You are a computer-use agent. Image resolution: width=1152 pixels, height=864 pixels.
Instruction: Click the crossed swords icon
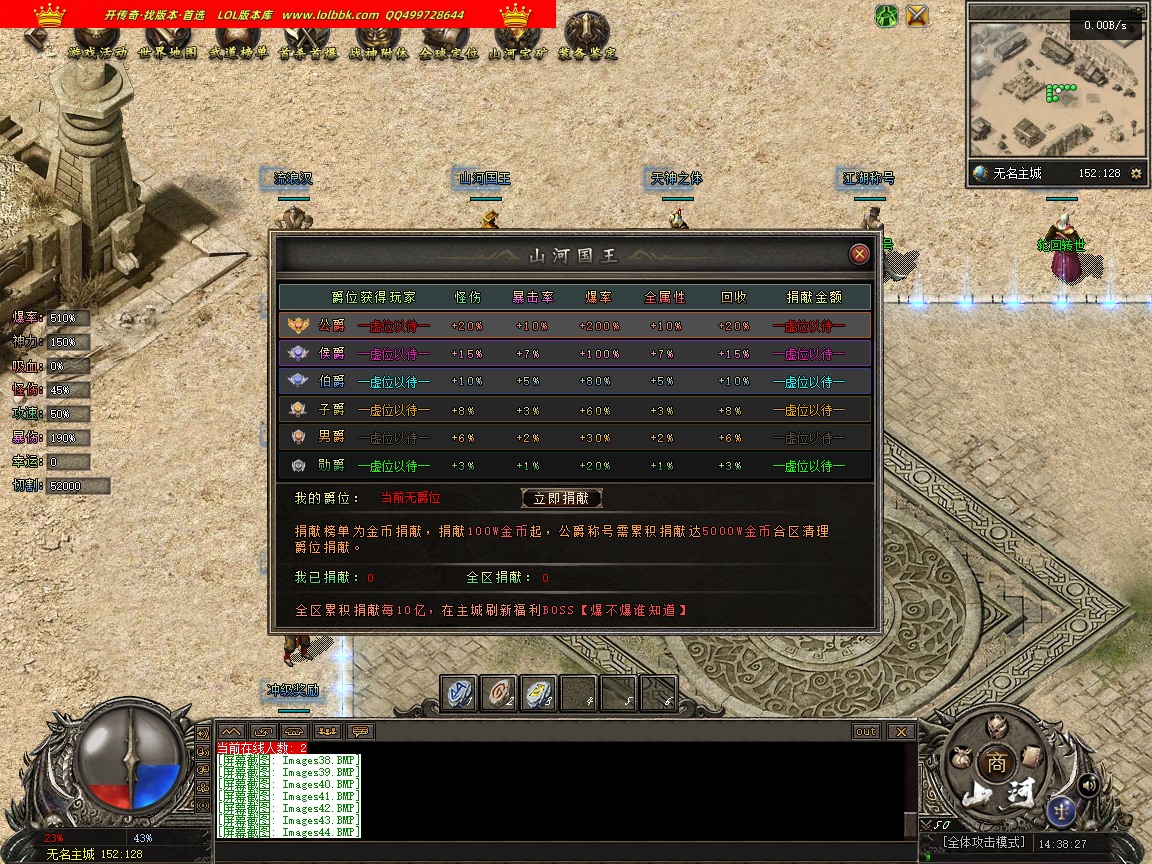tap(917, 15)
